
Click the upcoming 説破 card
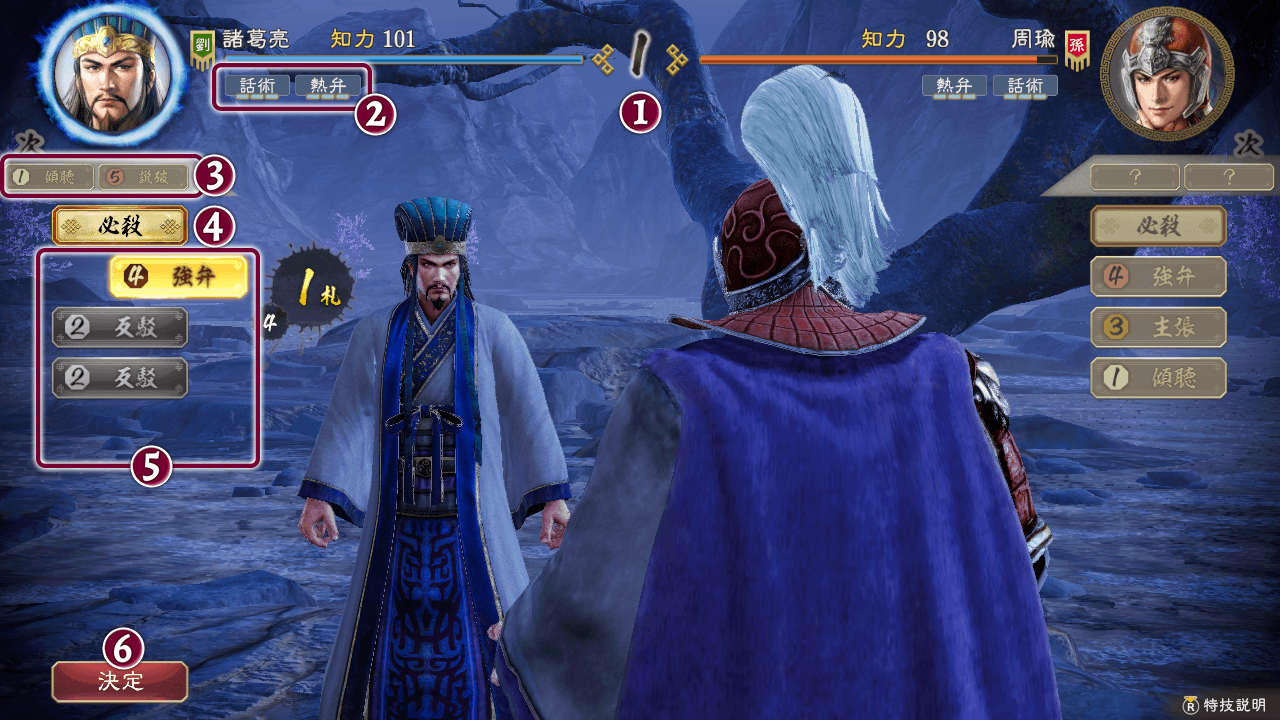[x=146, y=178]
